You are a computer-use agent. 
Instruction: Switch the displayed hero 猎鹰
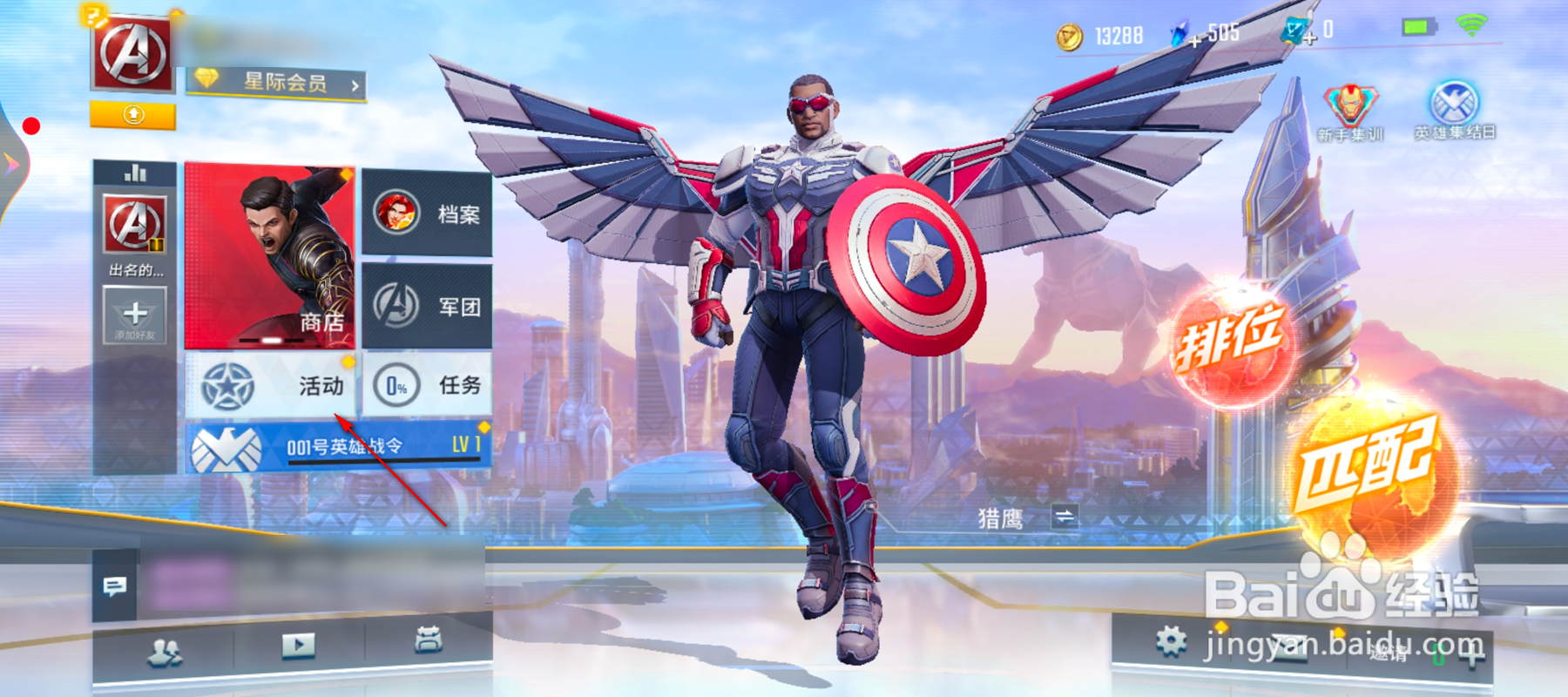[x=1064, y=517]
